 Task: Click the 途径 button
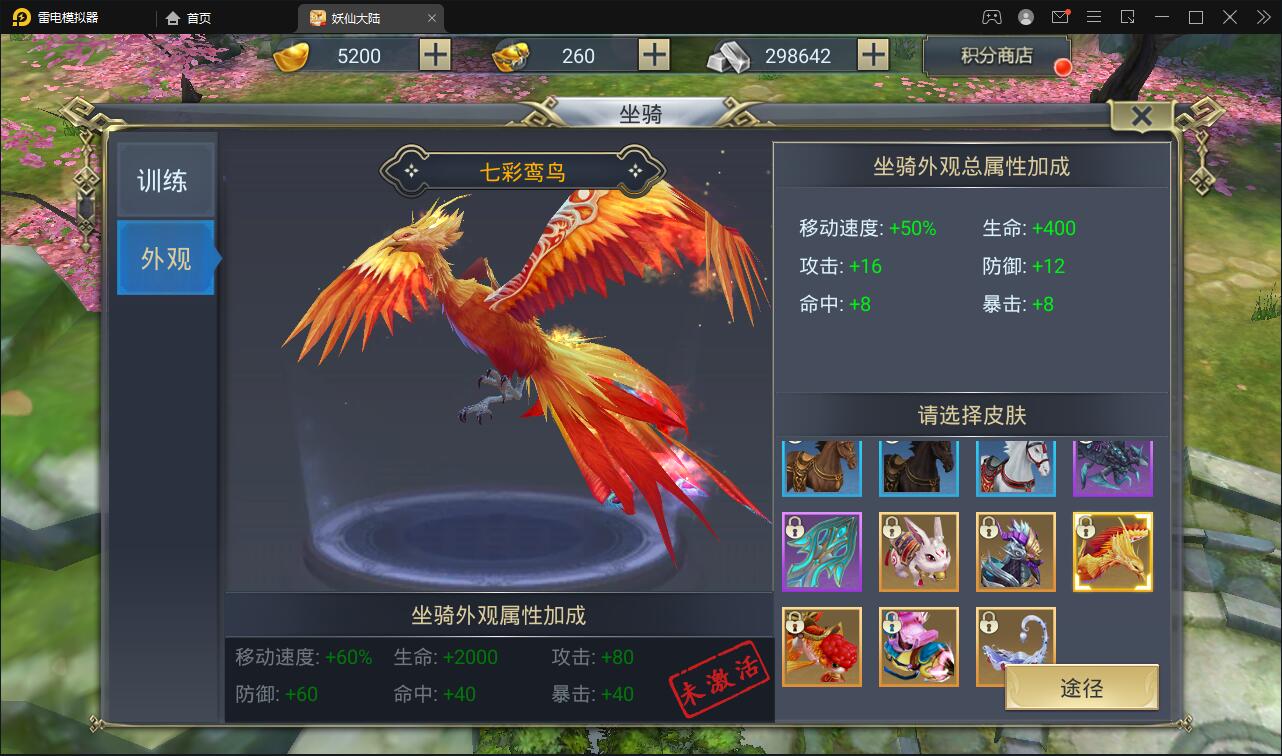[1080, 688]
